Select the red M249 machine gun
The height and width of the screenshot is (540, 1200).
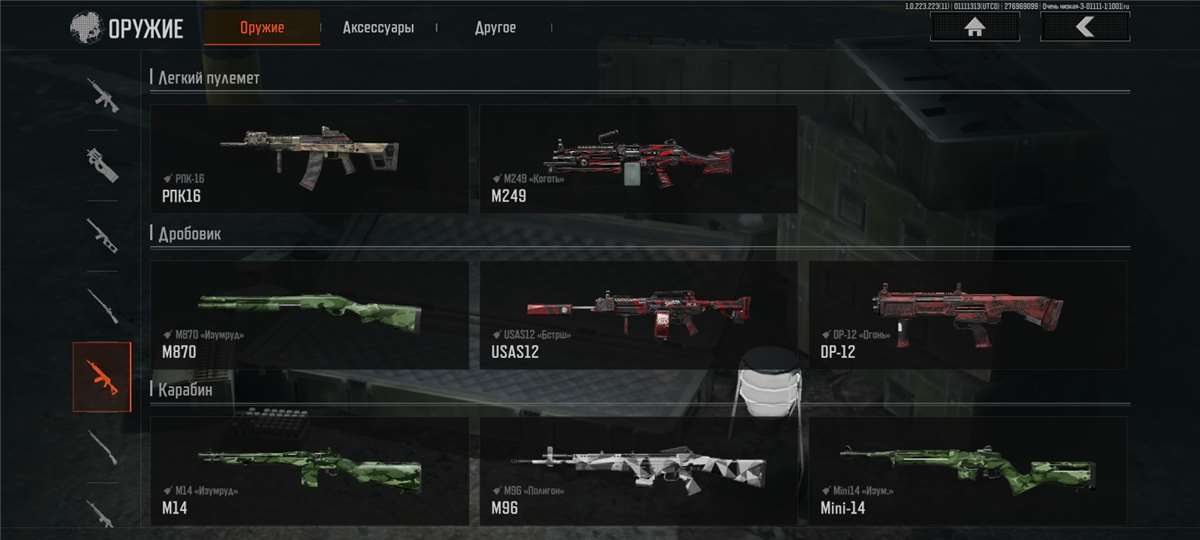(x=638, y=159)
